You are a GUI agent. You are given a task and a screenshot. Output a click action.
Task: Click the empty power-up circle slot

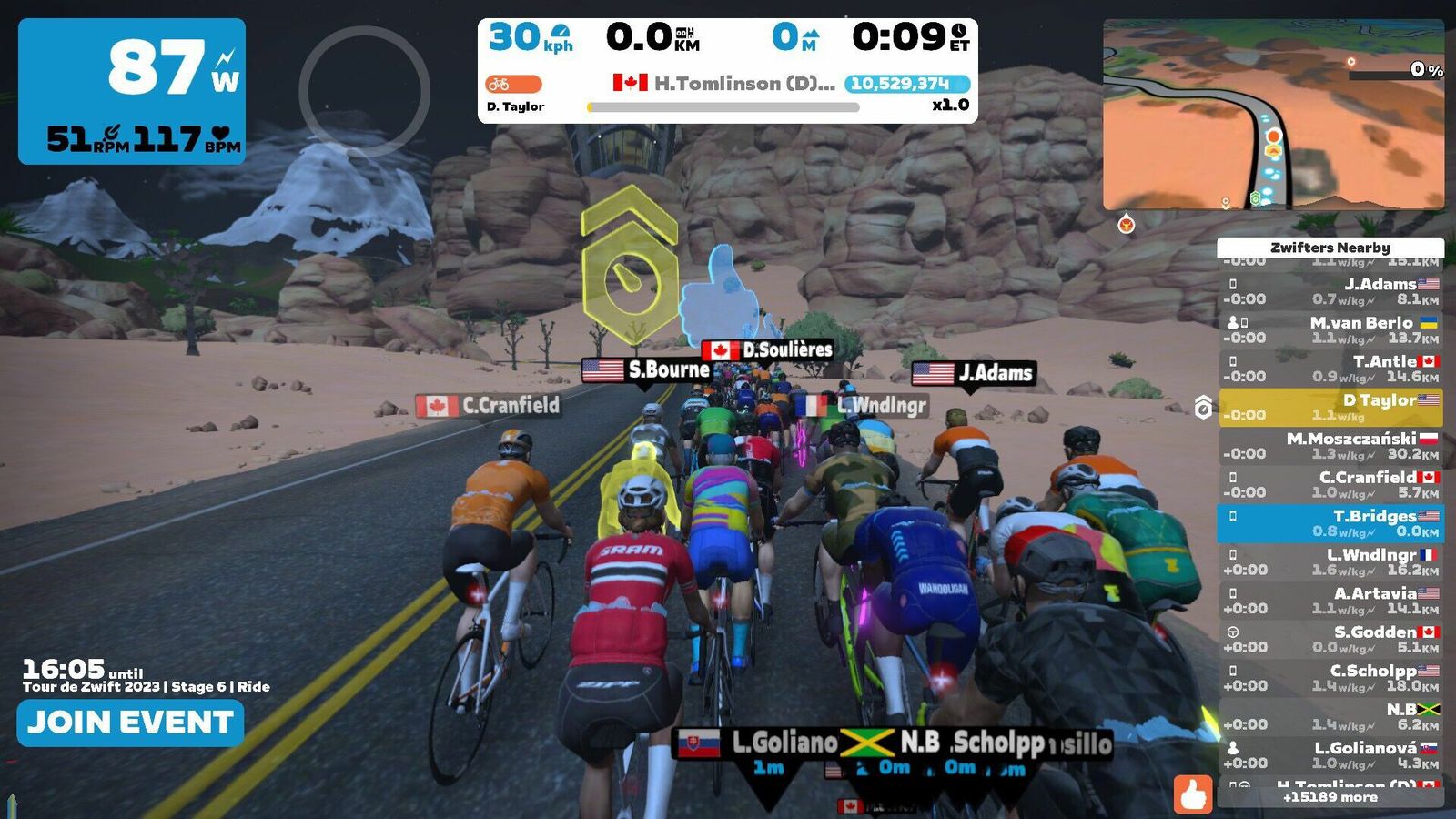[x=364, y=91]
